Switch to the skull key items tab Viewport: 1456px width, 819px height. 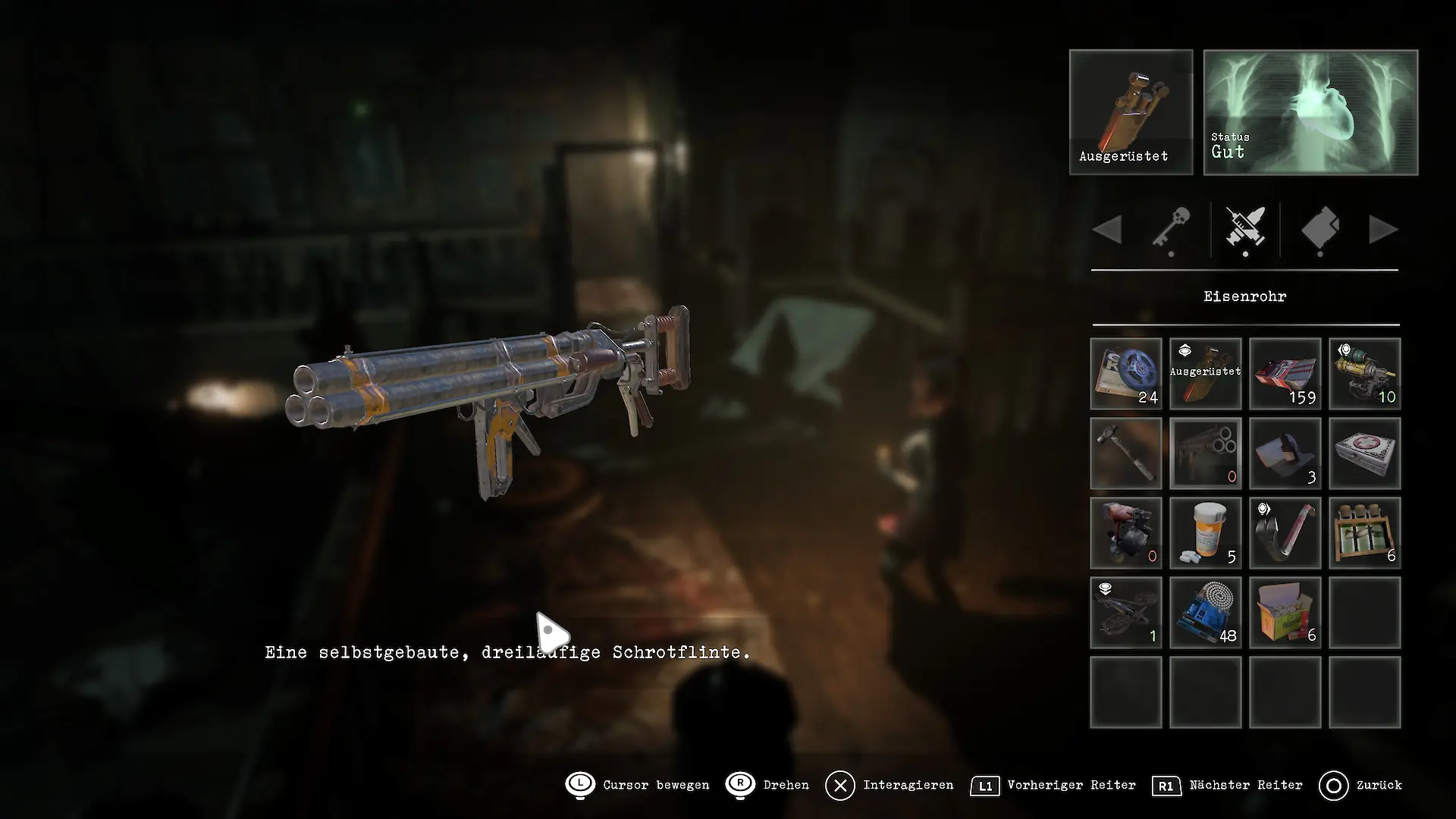click(1171, 228)
